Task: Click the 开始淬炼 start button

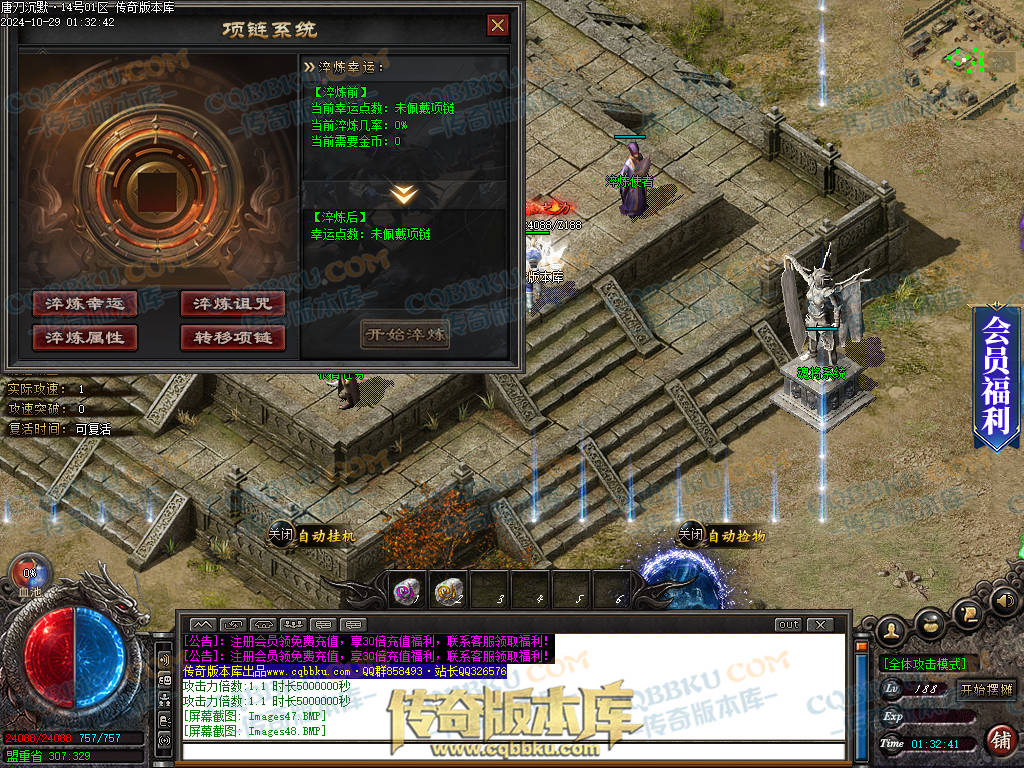Action: point(405,334)
